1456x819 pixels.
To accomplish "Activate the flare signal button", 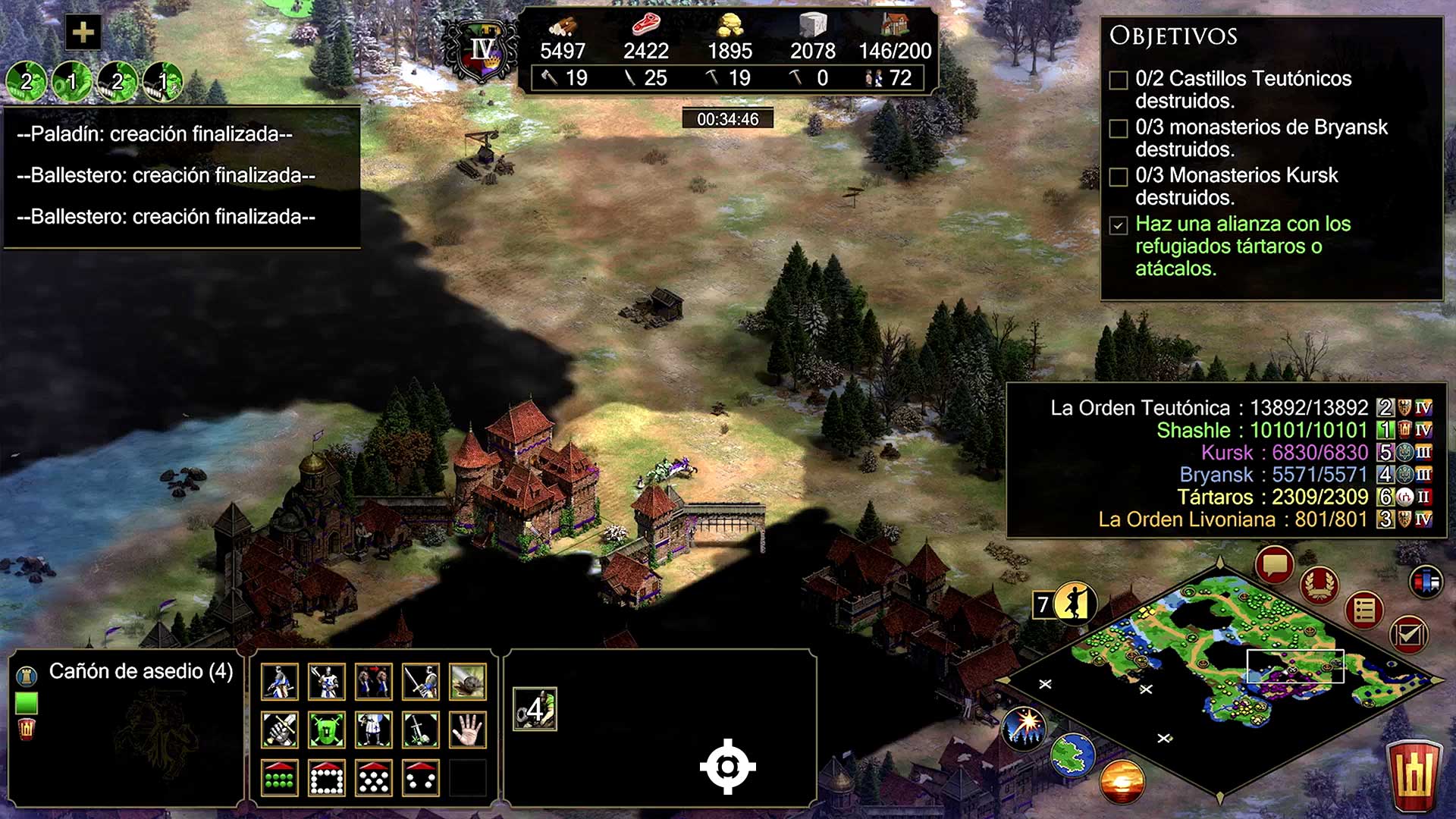I will tap(1024, 726).
